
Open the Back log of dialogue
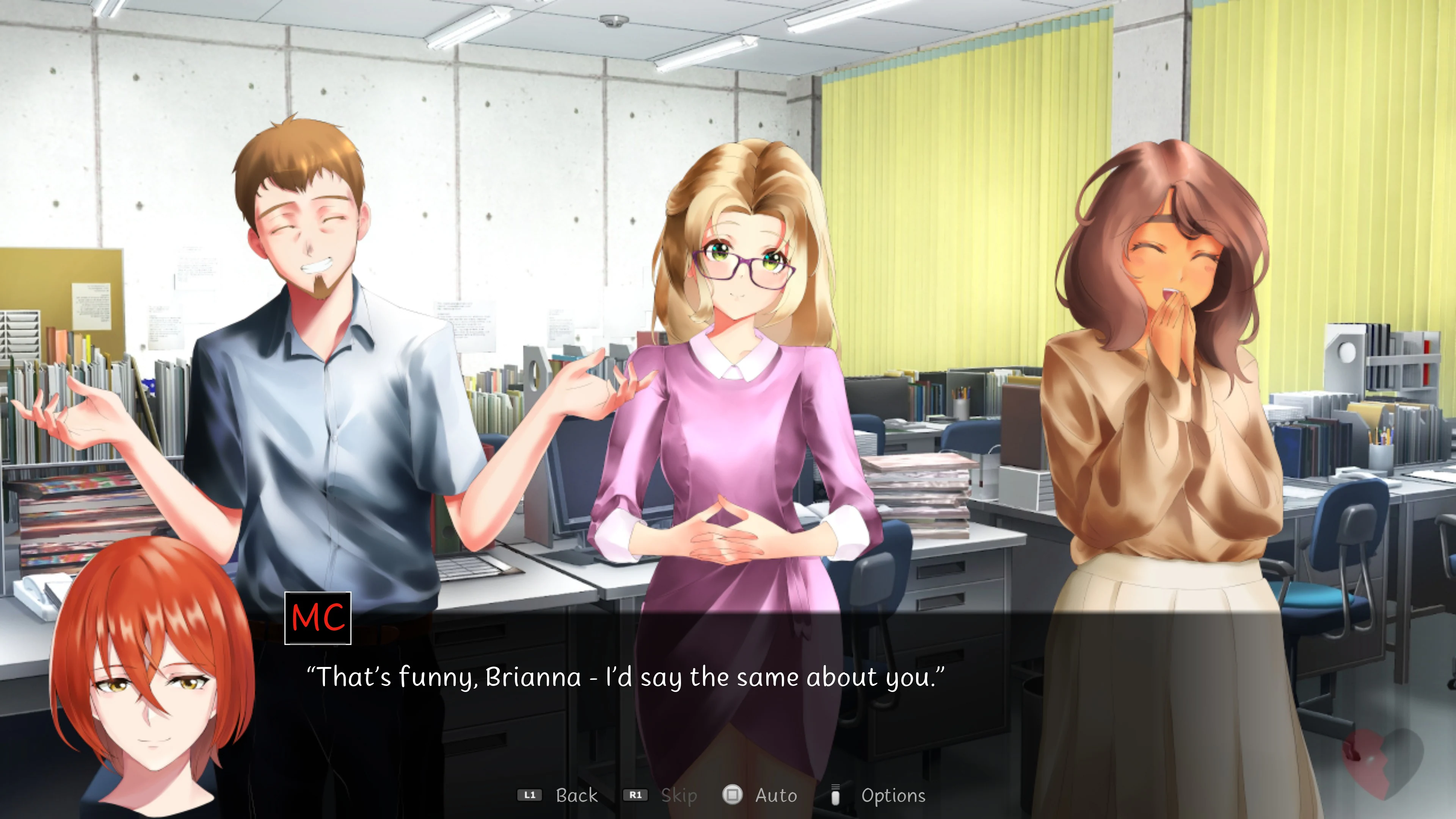[x=576, y=795]
